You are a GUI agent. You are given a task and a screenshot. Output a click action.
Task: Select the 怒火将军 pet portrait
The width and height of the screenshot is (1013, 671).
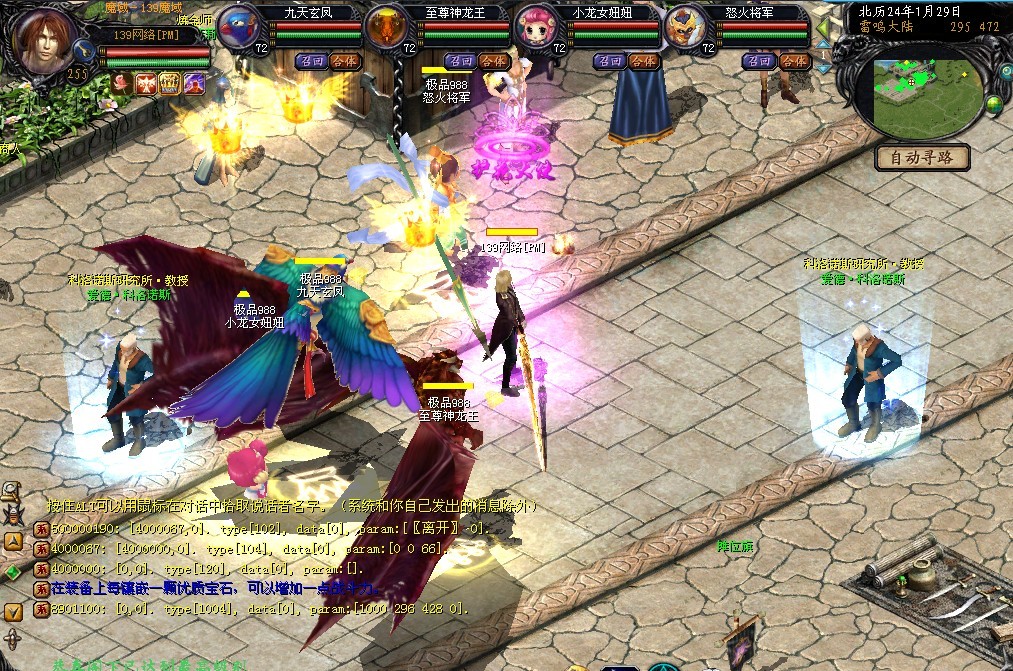click(x=686, y=27)
